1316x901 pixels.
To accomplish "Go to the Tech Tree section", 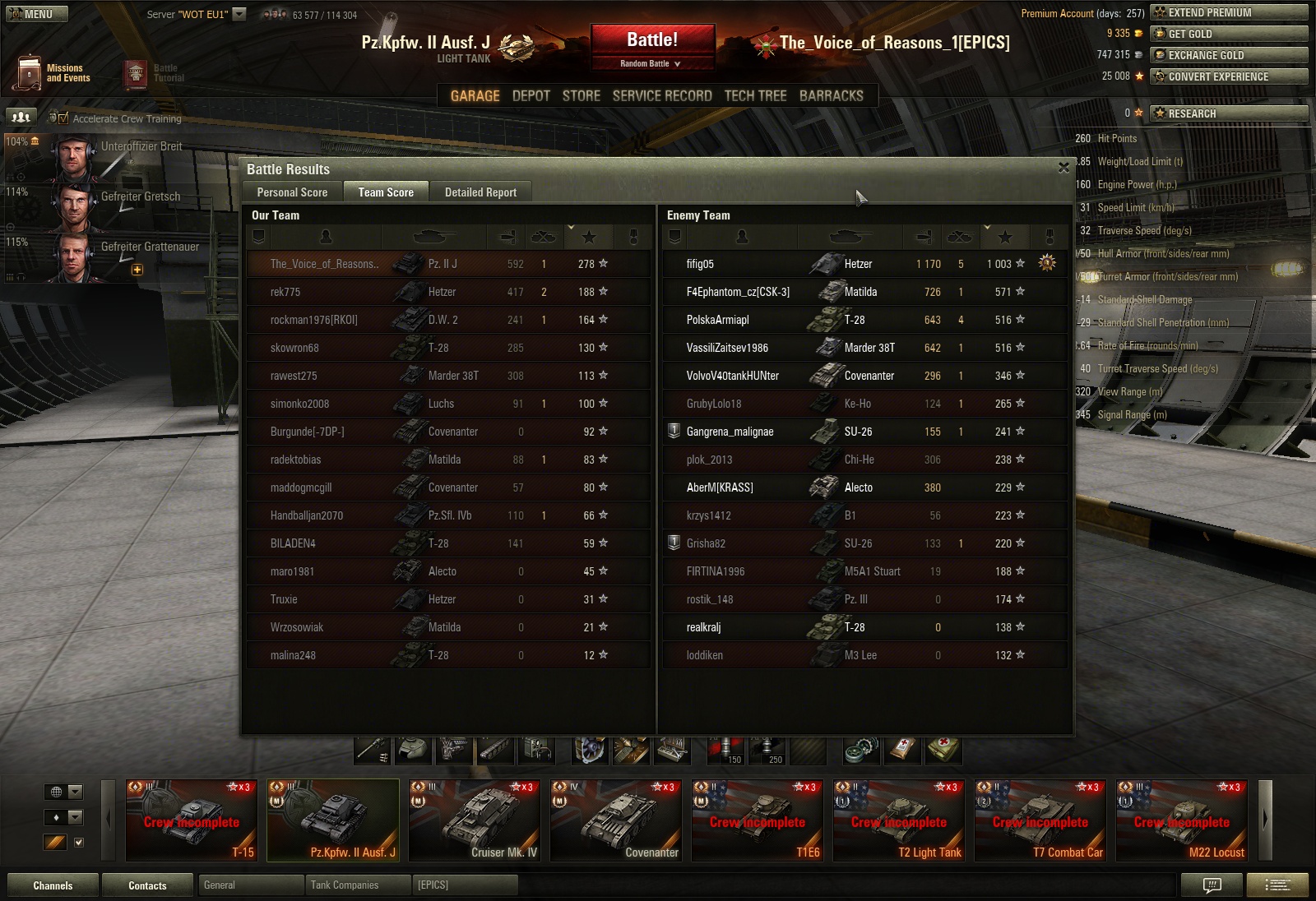I will (x=755, y=96).
